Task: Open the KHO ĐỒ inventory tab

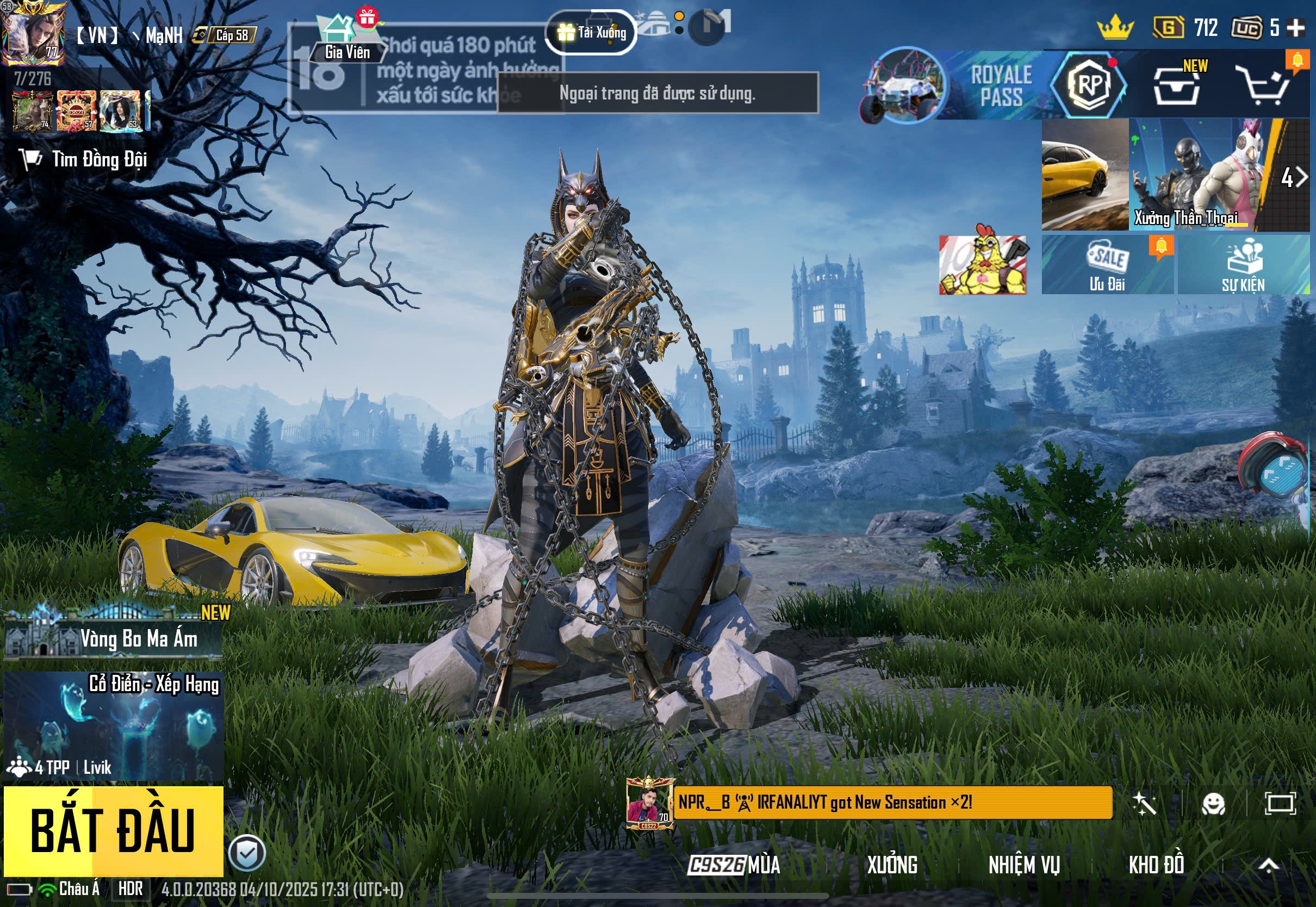Action: 1156,865
